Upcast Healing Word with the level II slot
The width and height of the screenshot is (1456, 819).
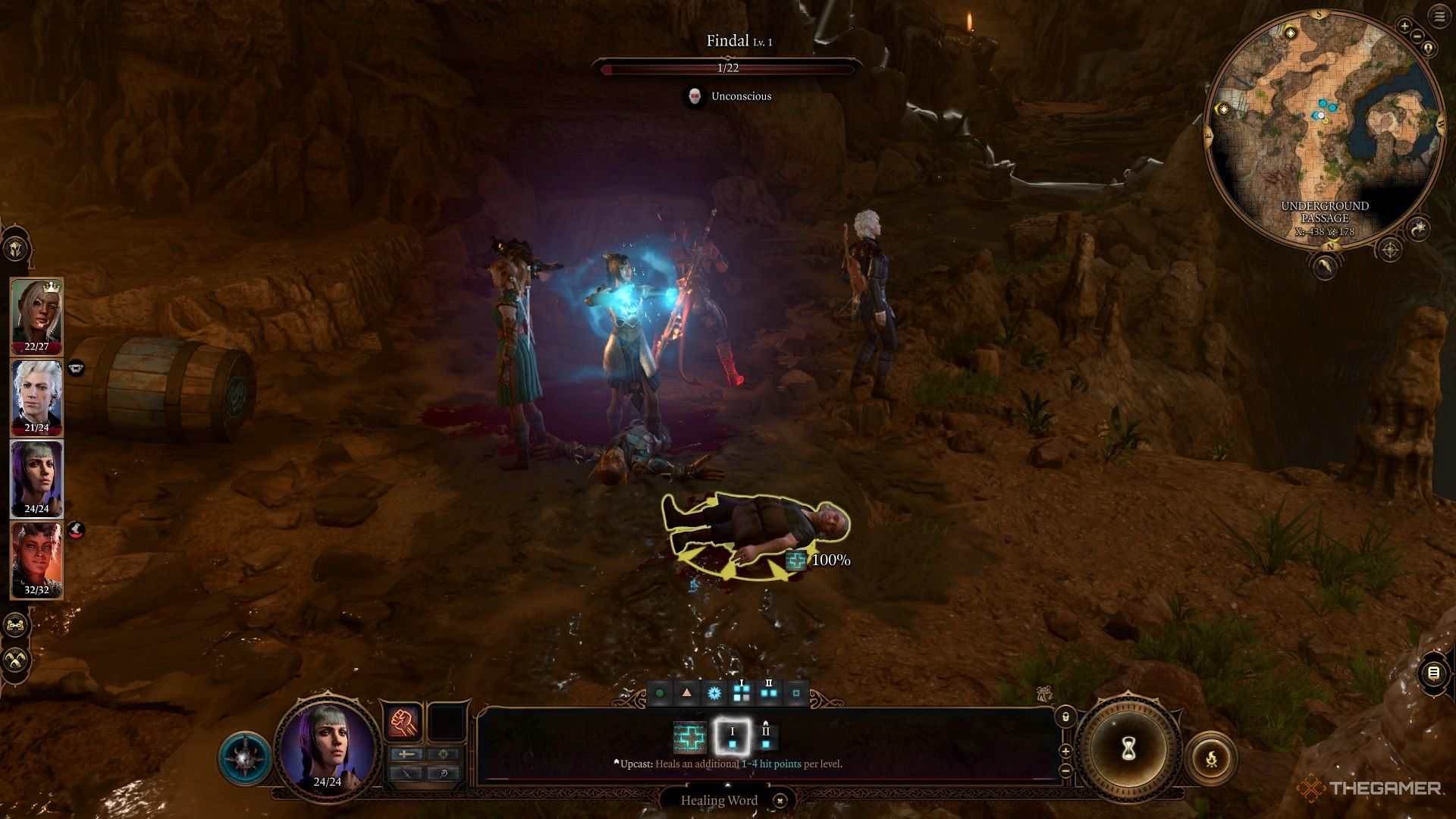[x=766, y=737]
